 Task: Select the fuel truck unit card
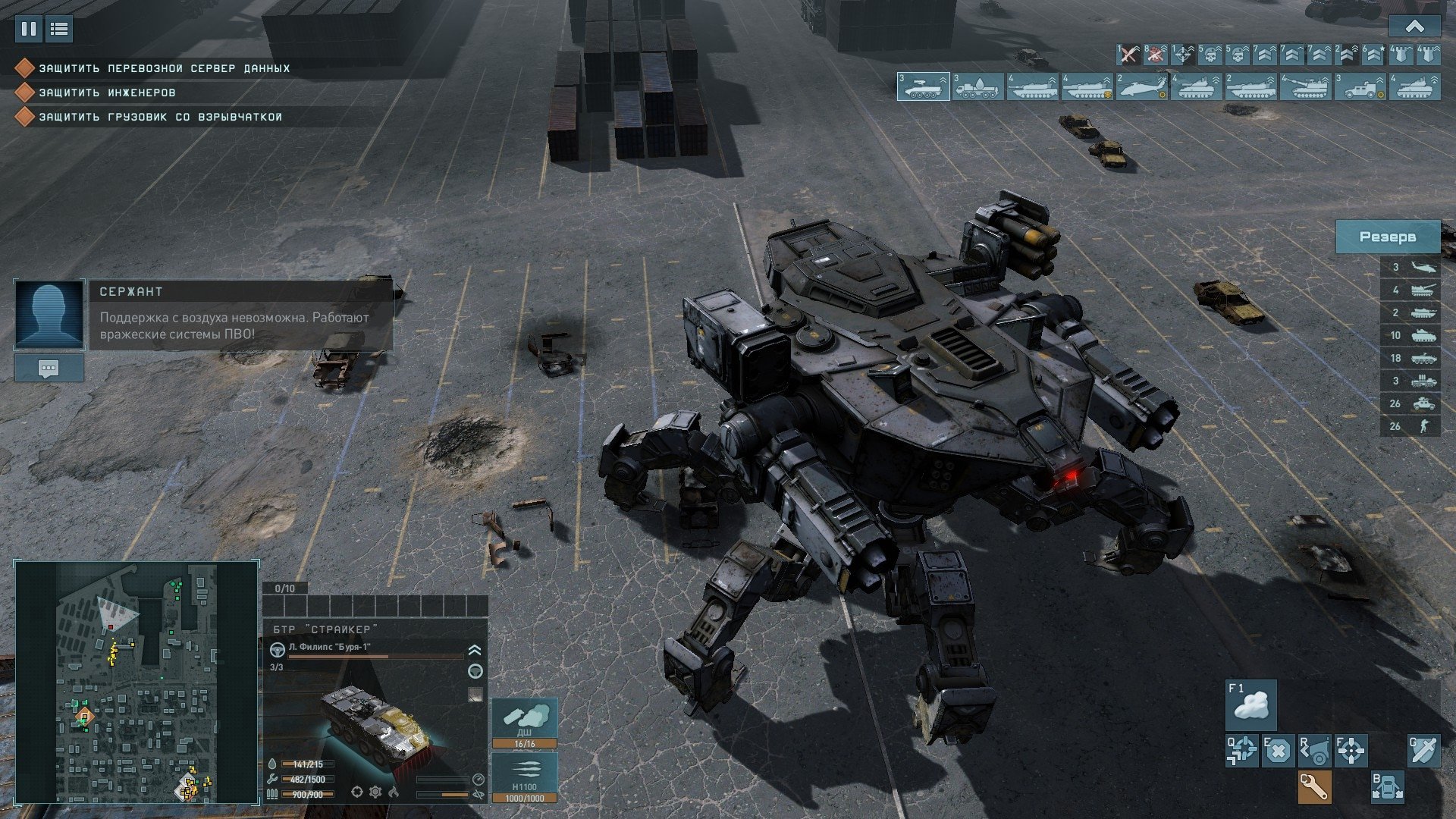point(977,86)
